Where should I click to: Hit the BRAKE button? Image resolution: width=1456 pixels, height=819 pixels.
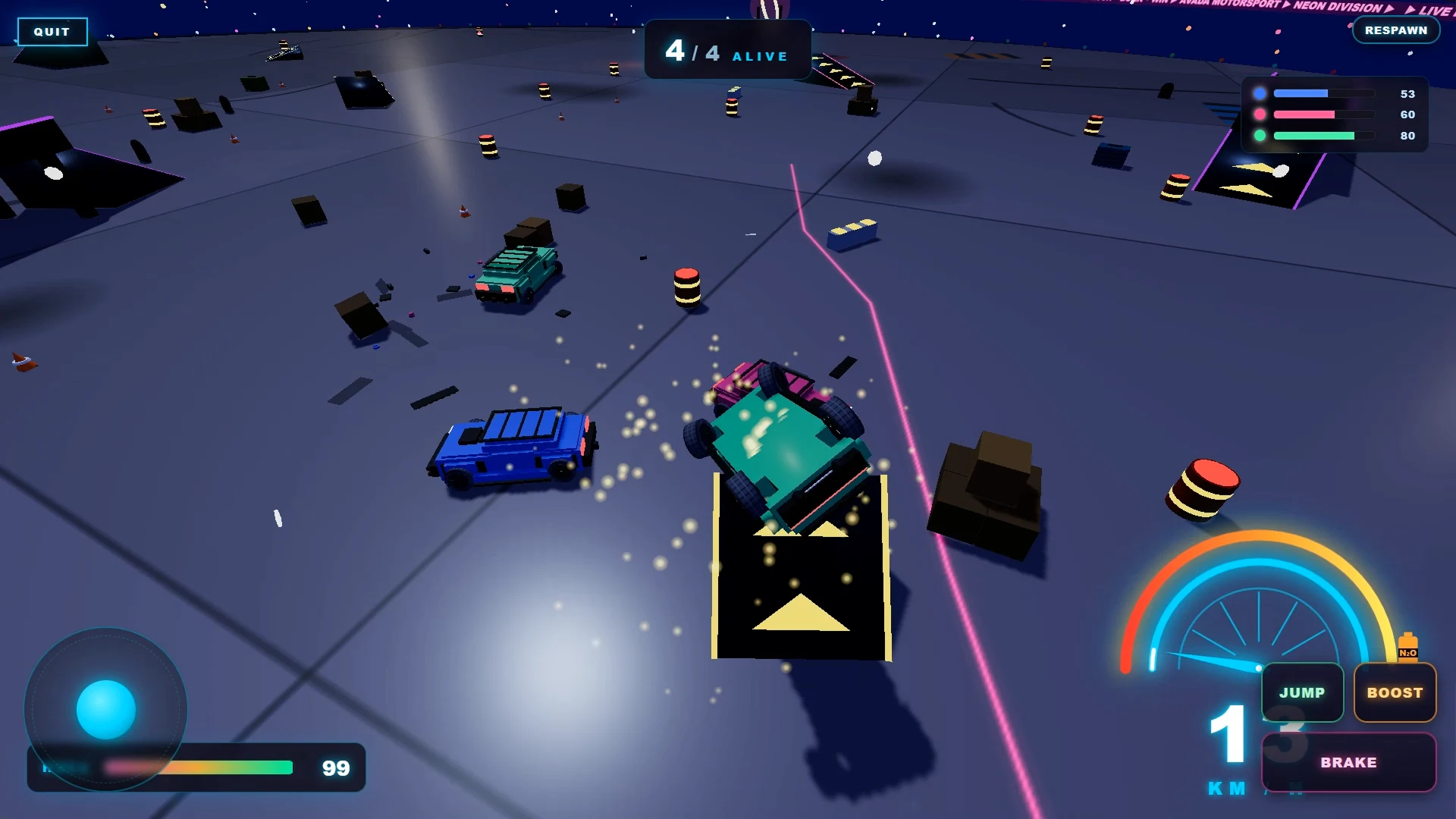[1348, 762]
